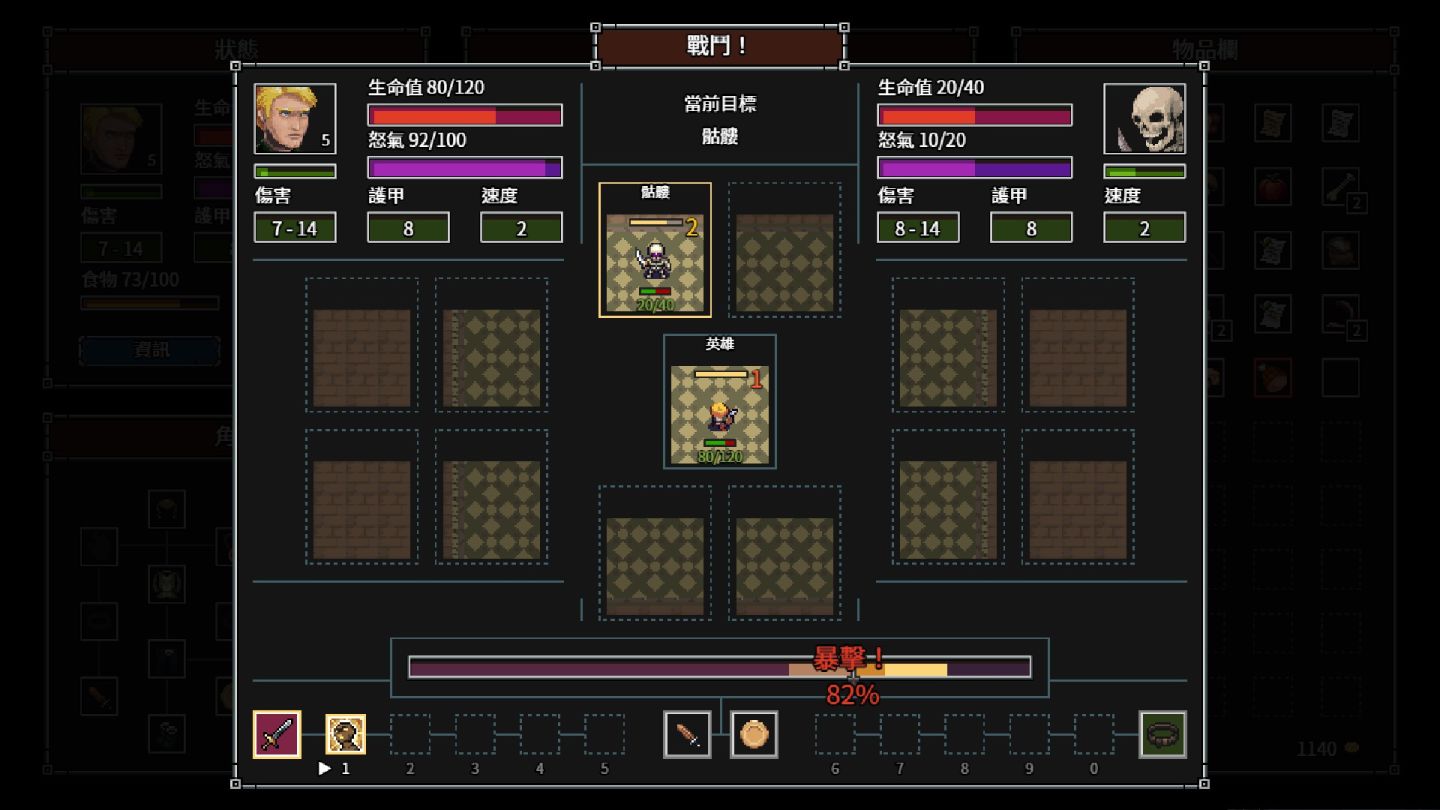The height and width of the screenshot is (810, 1440).
Task: Click the skeleton skull portrait
Action: pos(1145,119)
